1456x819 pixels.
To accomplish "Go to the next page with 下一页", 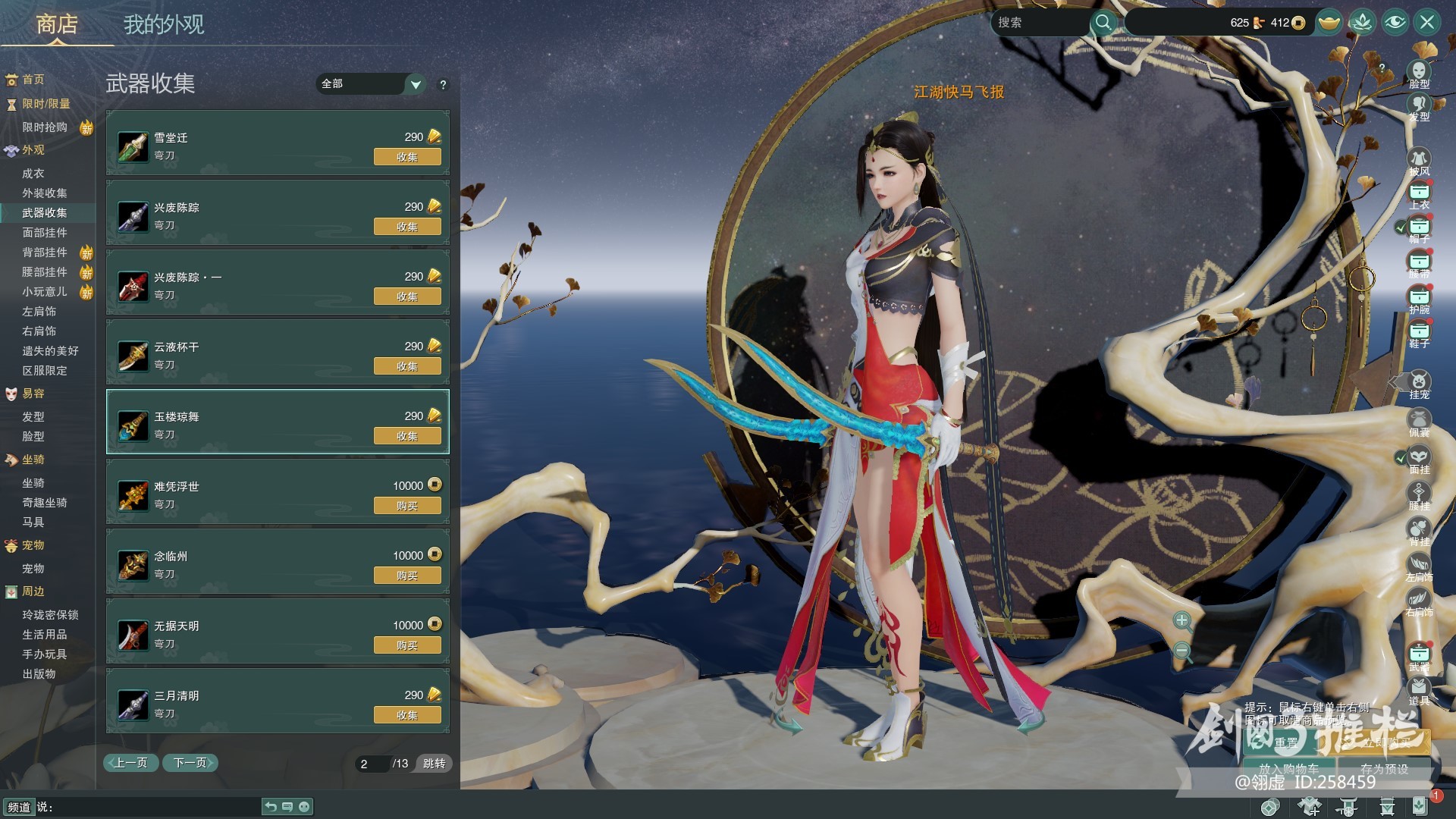I will pyautogui.click(x=190, y=763).
